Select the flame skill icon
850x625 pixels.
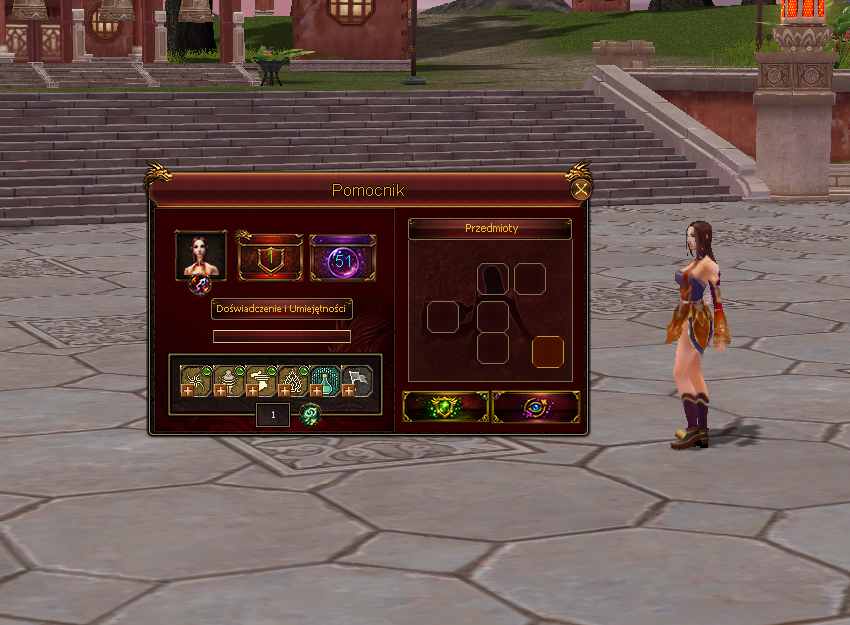coord(293,380)
